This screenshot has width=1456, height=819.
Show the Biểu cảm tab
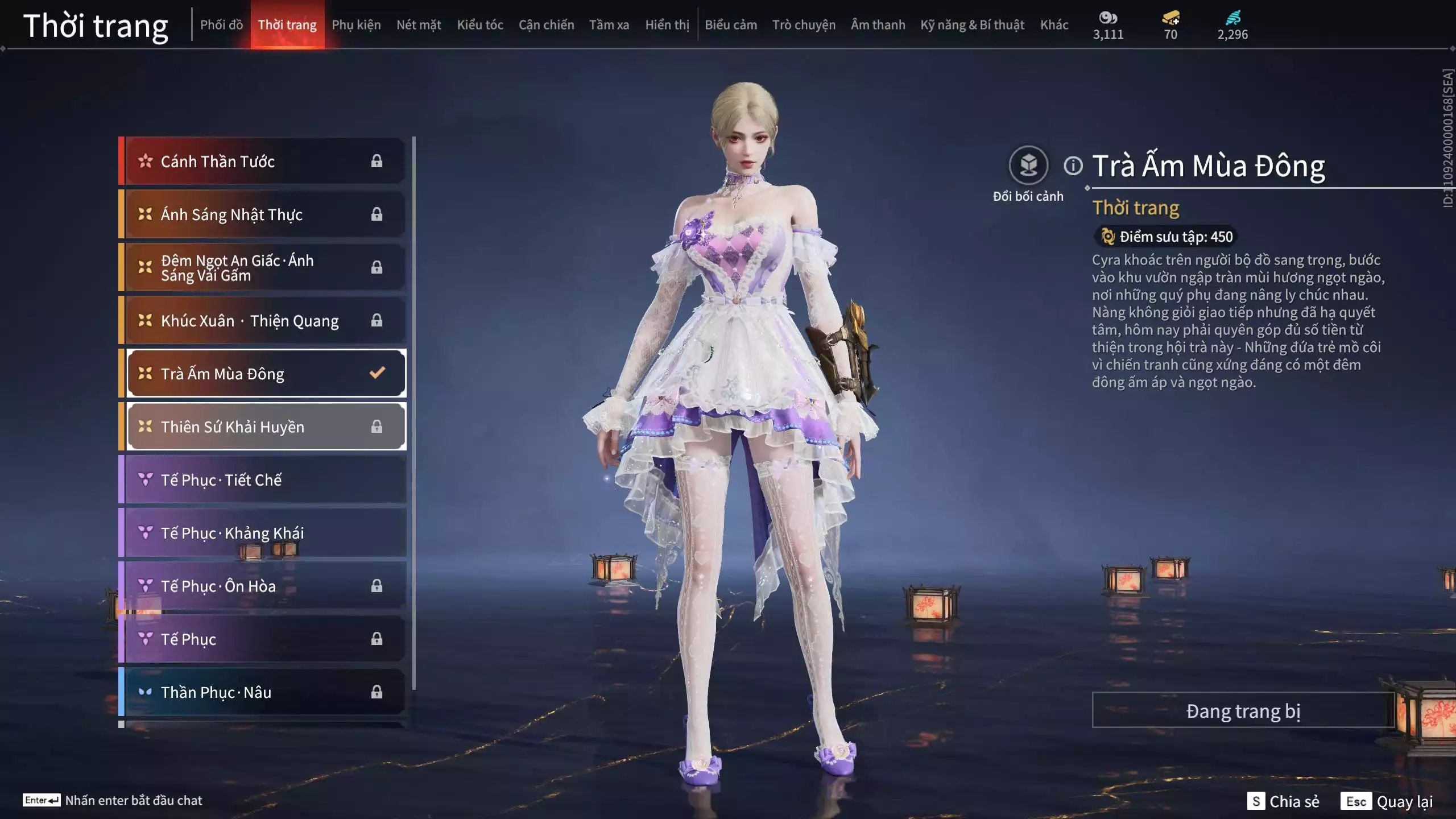[731, 25]
